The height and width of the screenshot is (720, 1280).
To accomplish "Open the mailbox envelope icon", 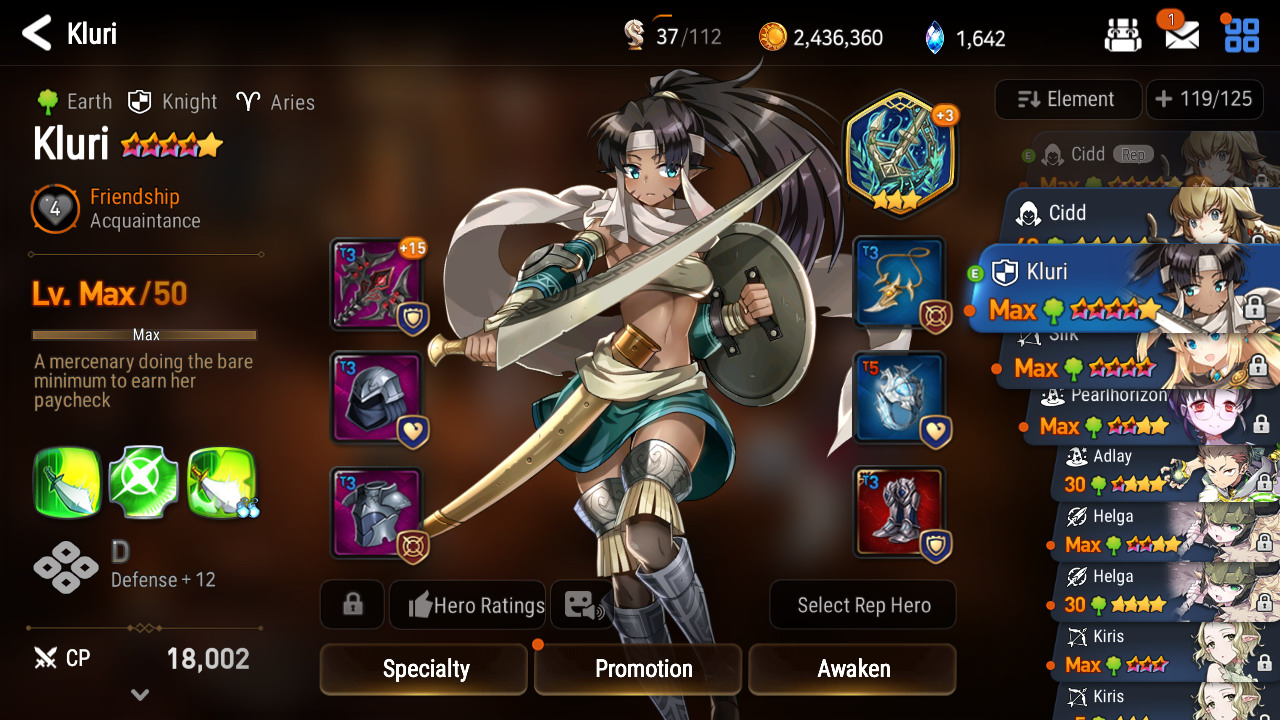I will click(x=1182, y=36).
